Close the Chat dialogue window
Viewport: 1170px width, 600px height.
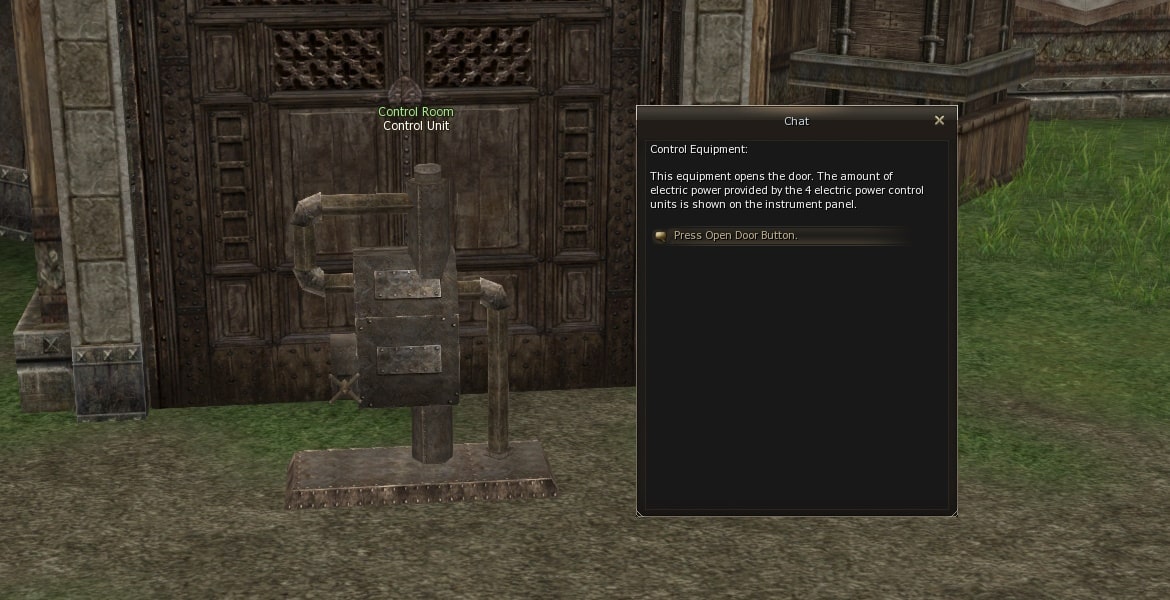tap(939, 121)
